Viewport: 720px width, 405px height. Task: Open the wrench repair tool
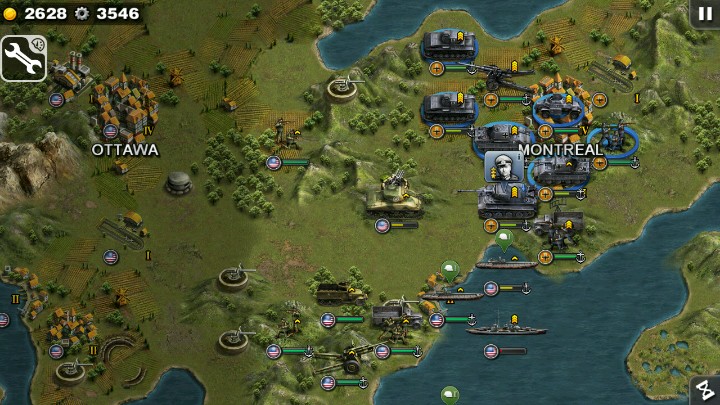pyautogui.click(x=24, y=58)
